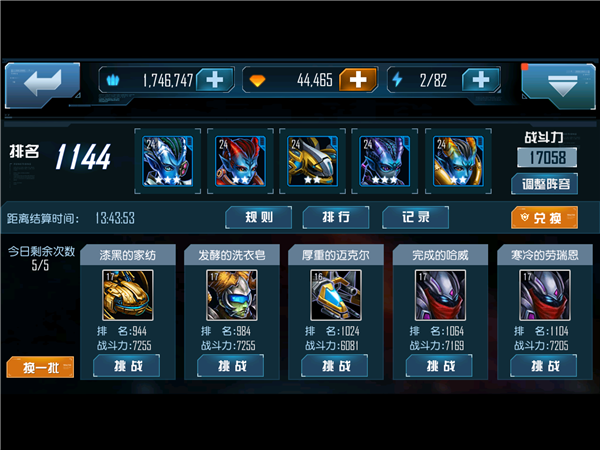600x450 pixels.
Task: Select the yellow mech two-star team hero
Action: [309, 158]
